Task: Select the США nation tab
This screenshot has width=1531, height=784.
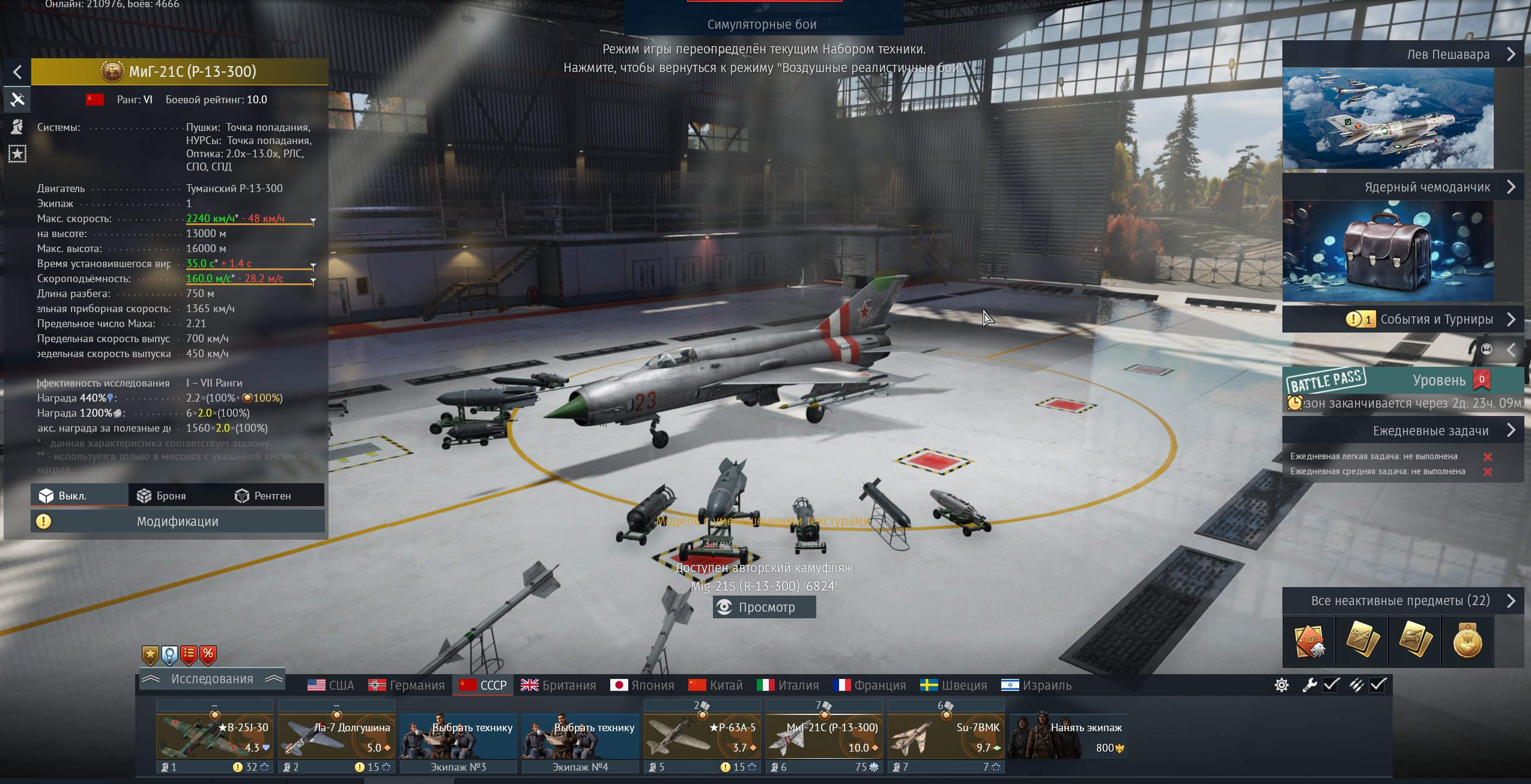Action: point(331,685)
